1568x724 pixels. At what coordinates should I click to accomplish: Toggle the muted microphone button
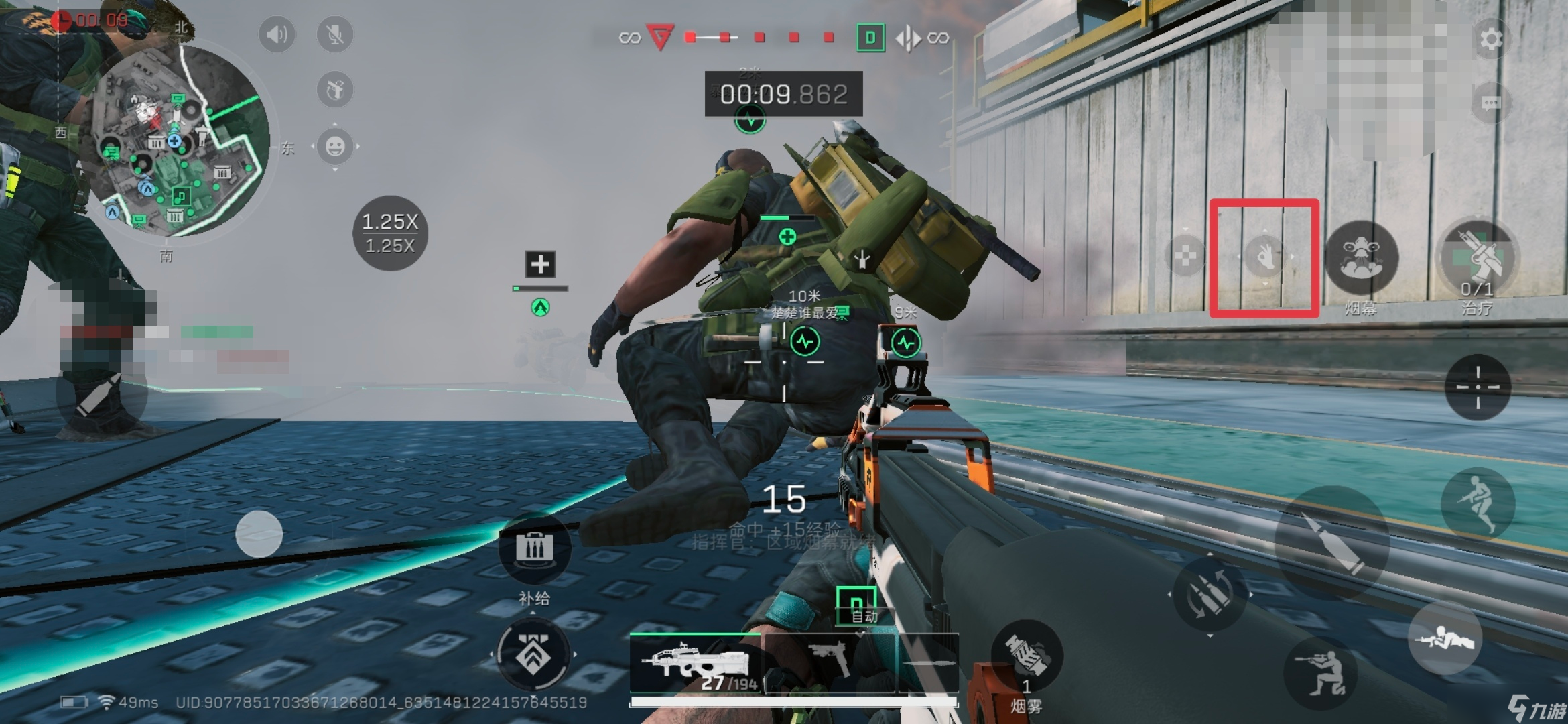[x=335, y=34]
